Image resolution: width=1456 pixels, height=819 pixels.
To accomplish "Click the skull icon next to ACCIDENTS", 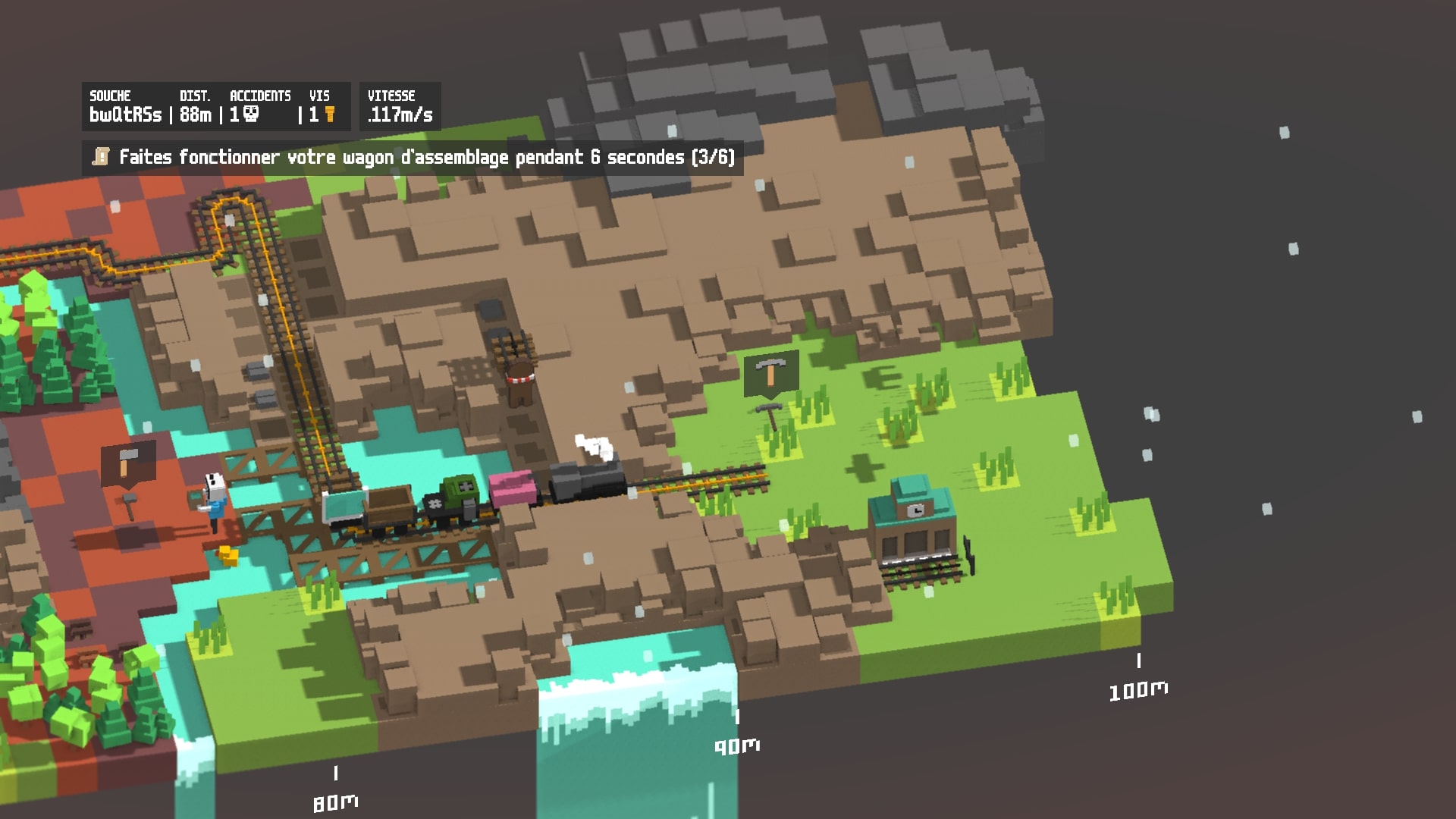I will point(251,115).
